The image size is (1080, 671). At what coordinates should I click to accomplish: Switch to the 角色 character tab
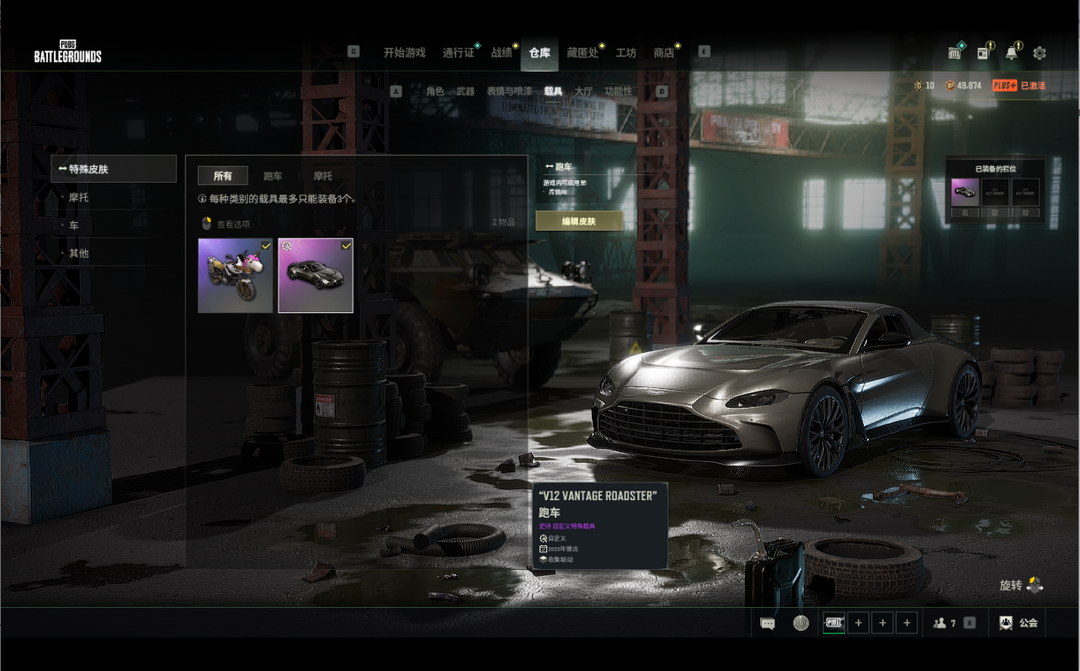tap(434, 91)
